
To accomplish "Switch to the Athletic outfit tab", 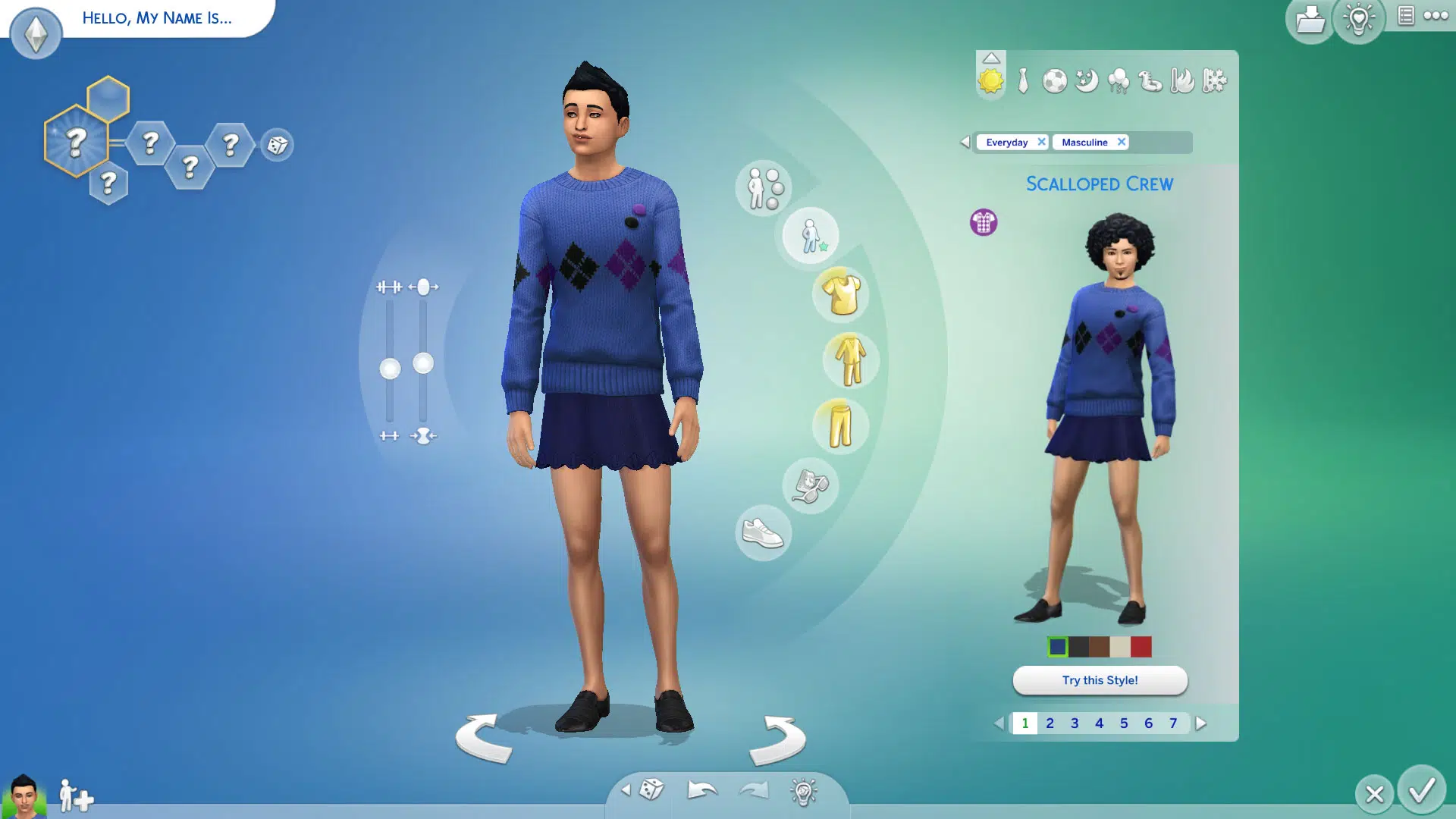I will 1054,80.
